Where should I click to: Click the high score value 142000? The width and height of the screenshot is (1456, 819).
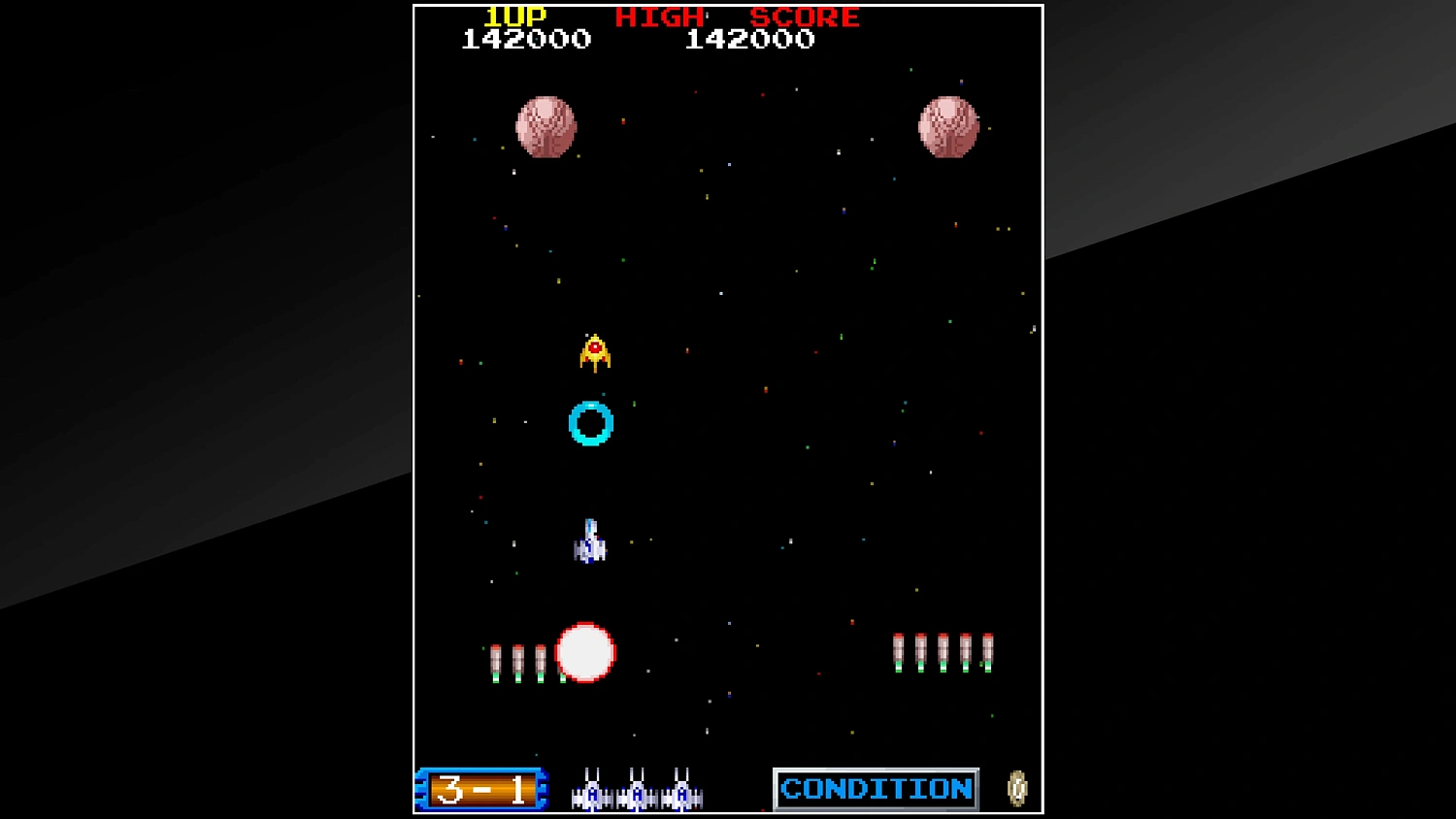751,40
